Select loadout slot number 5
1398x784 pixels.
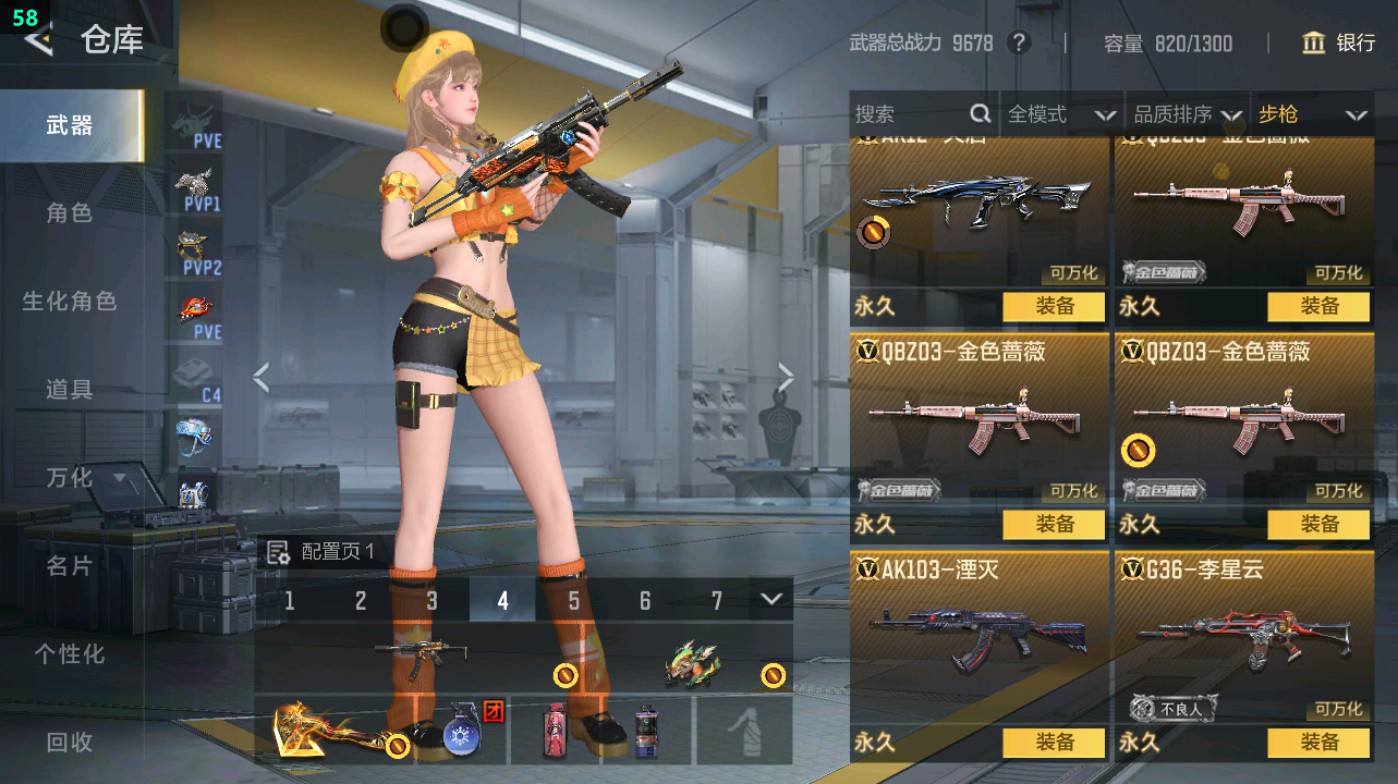pos(574,600)
